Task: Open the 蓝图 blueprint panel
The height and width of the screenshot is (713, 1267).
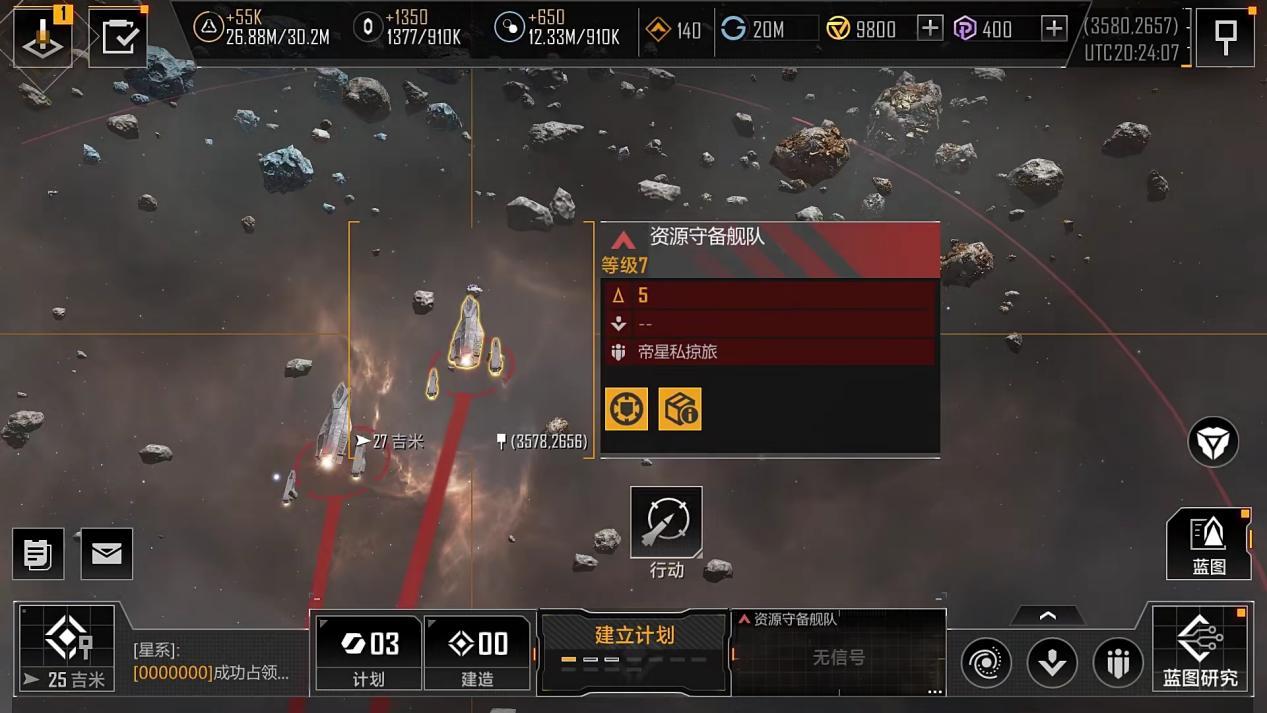Action: pyautogui.click(x=1208, y=544)
